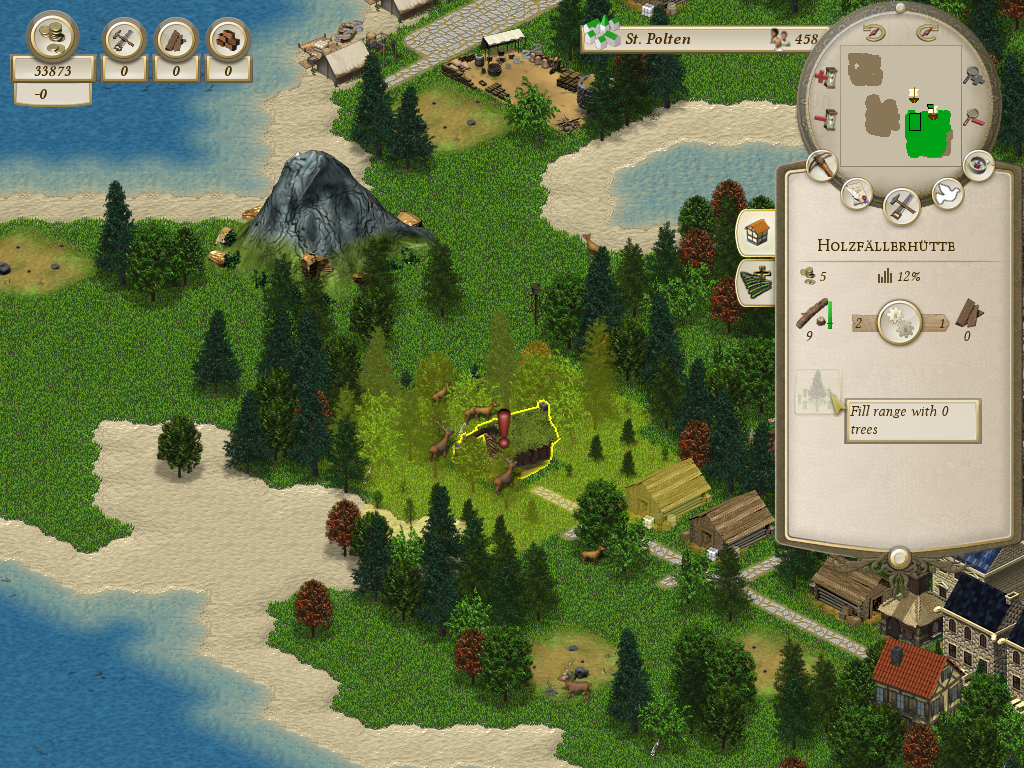Rotate the map view counter-clockwise
The width and height of the screenshot is (1024, 768).
(x=876, y=33)
